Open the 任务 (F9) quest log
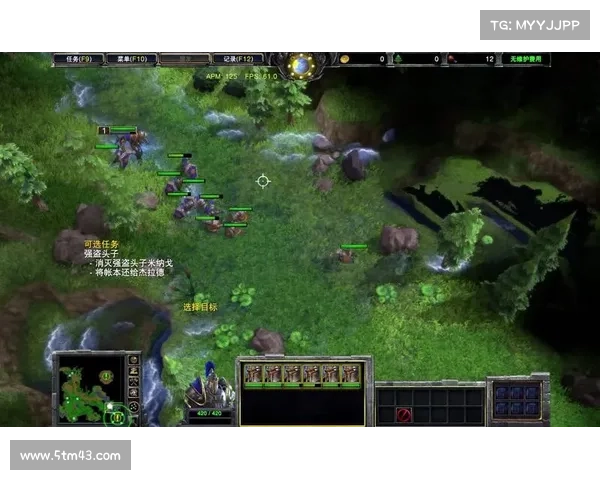Image resolution: width=600 pixels, height=480 pixels. tap(77, 59)
